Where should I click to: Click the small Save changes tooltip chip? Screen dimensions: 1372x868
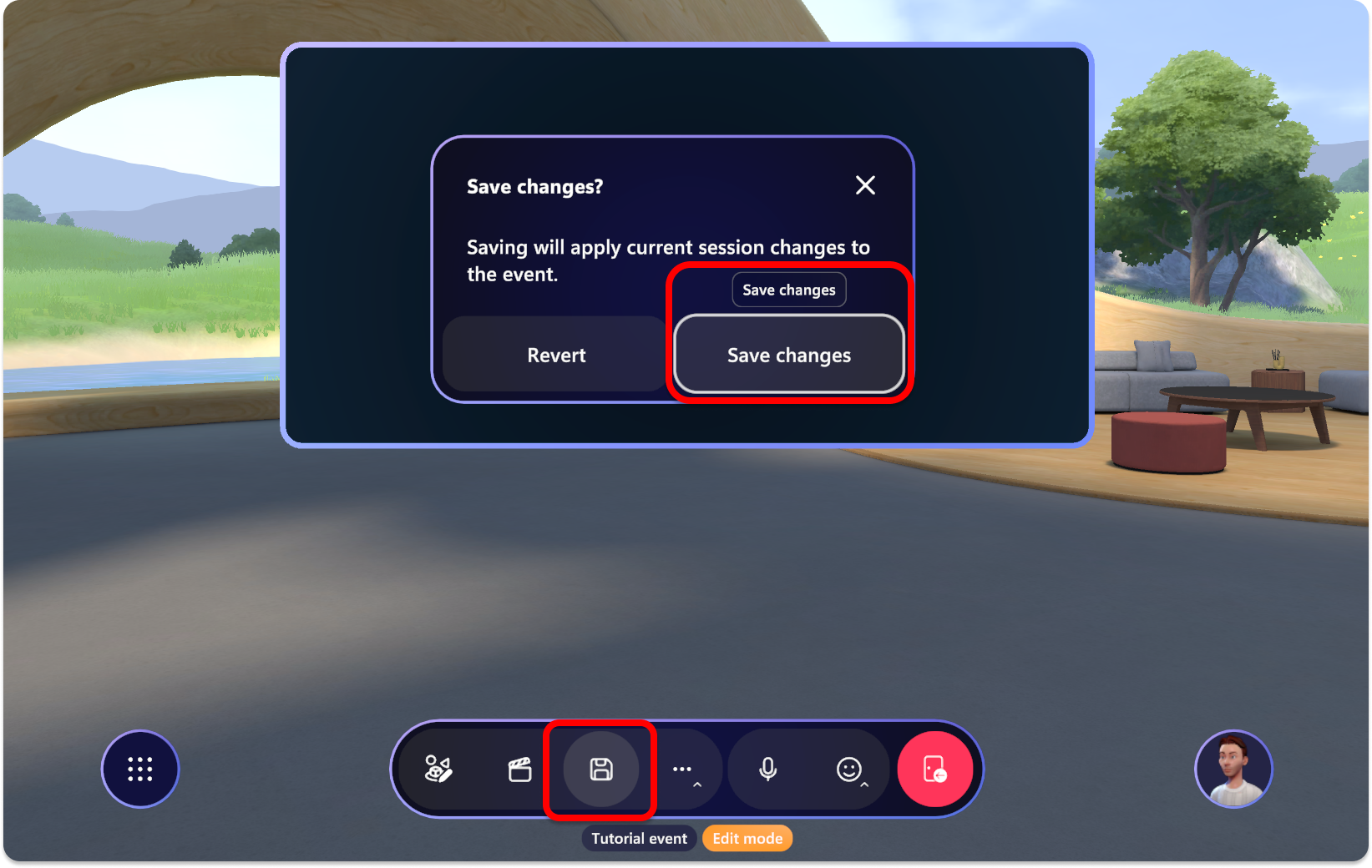pyautogui.click(x=788, y=290)
